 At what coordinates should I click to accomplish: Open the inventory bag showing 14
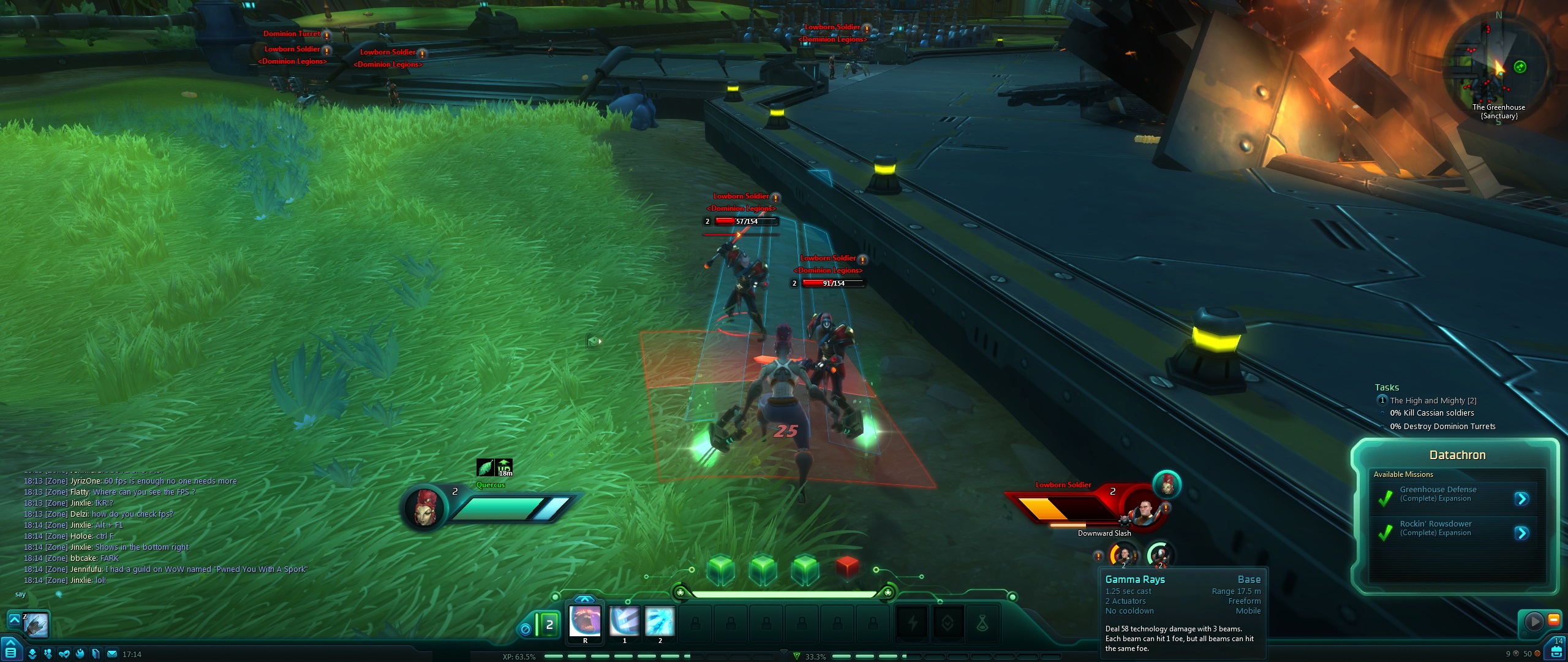point(1556,651)
